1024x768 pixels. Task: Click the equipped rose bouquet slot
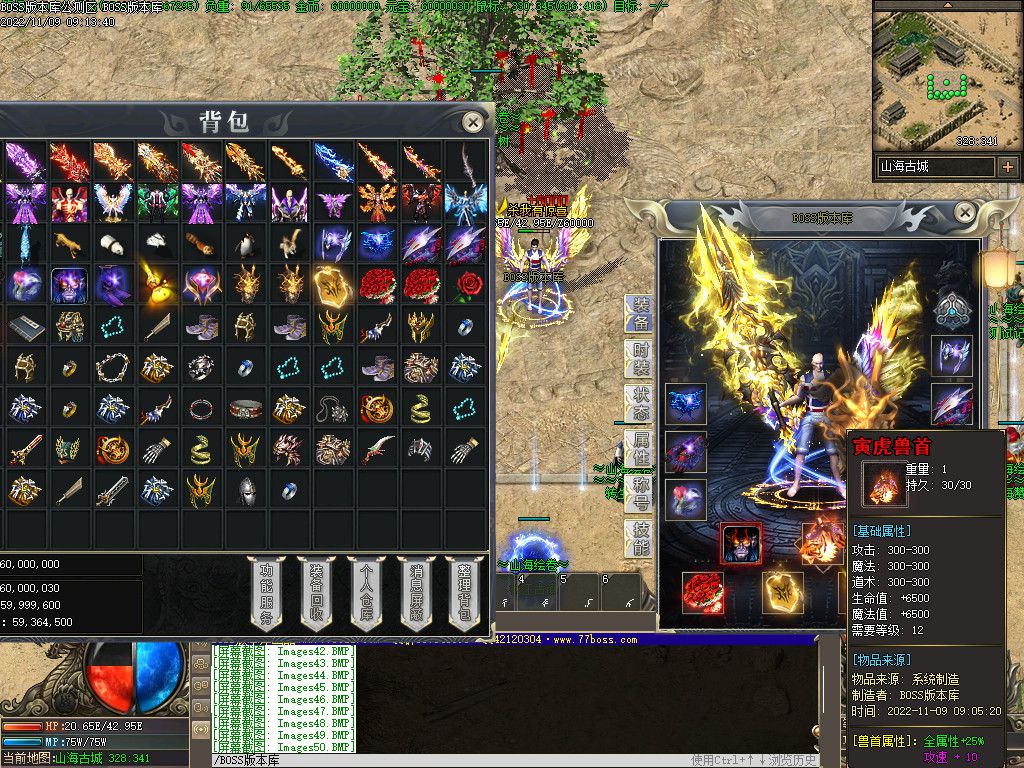tap(702, 592)
